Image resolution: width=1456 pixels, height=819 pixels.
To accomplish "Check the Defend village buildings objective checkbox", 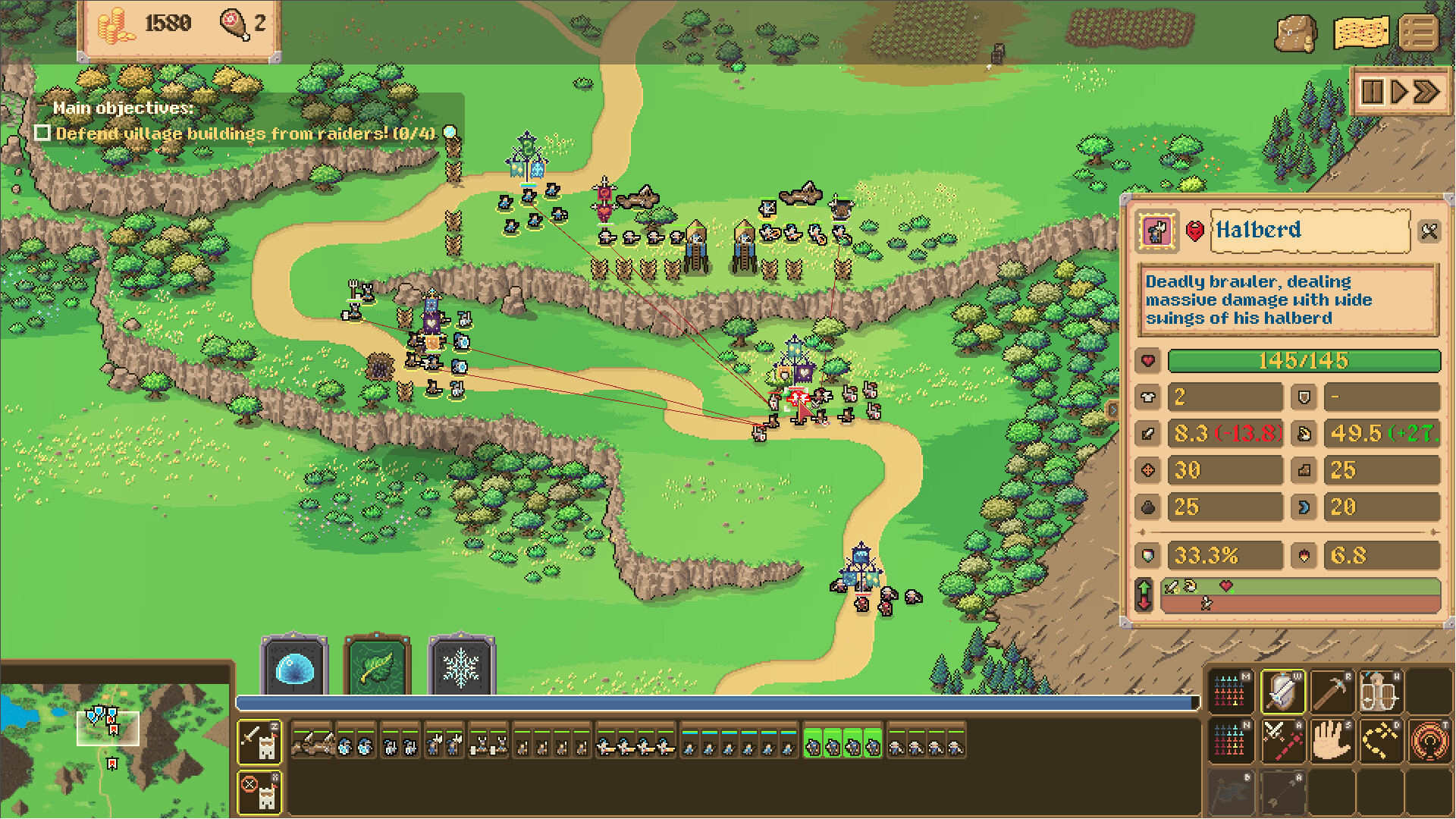I will tap(43, 133).
